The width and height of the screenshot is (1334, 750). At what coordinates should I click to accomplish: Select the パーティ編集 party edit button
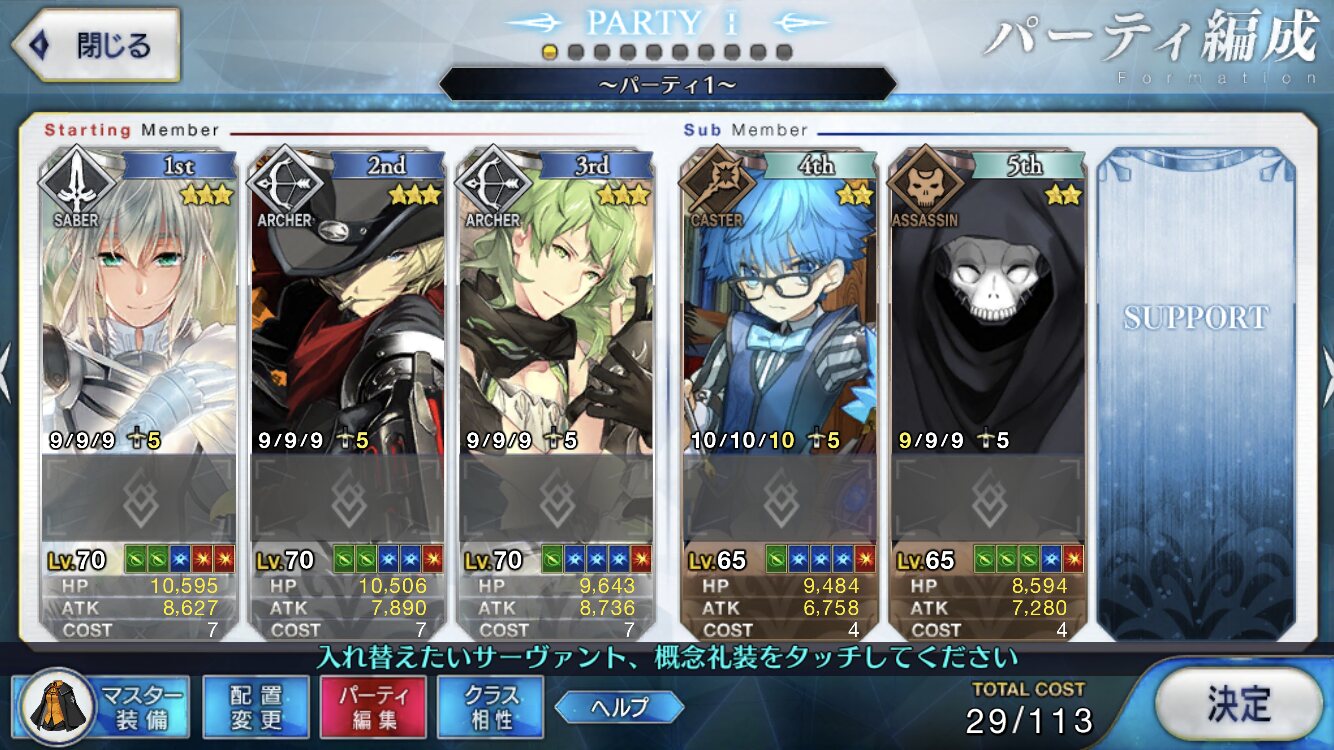373,707
